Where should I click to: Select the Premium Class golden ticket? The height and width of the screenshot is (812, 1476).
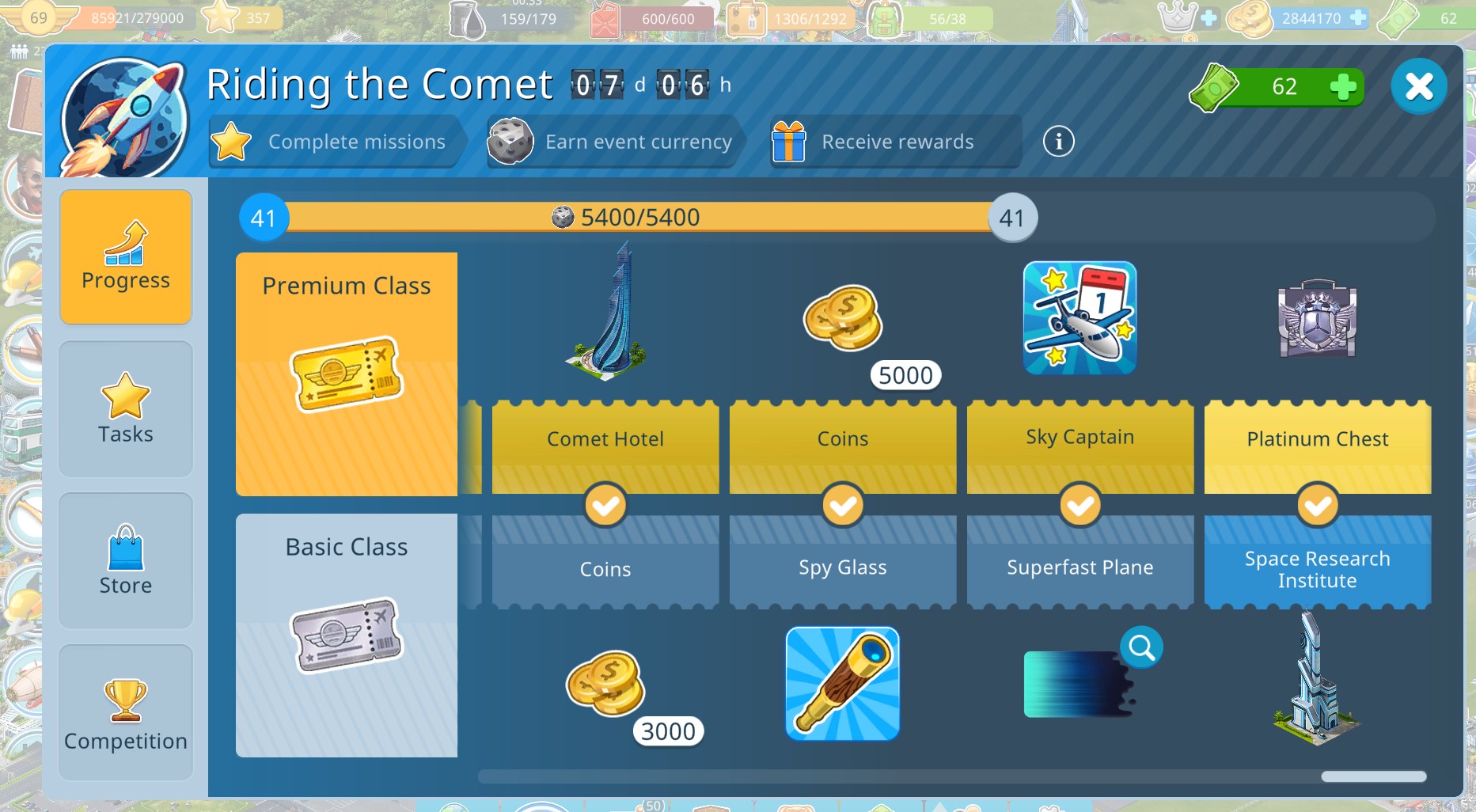(x=347, y=374)
